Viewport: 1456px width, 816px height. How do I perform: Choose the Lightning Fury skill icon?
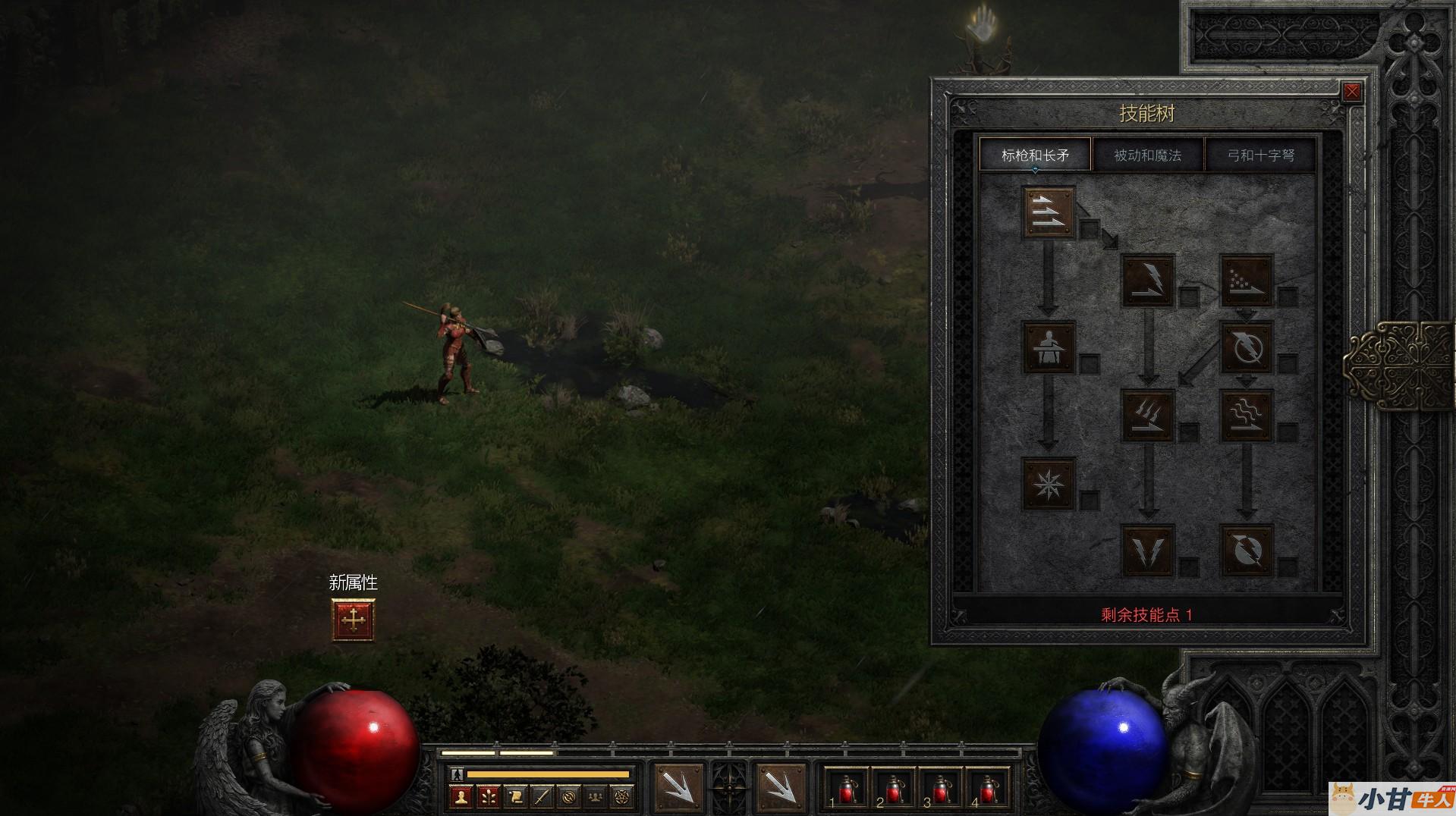[1246, 550]
